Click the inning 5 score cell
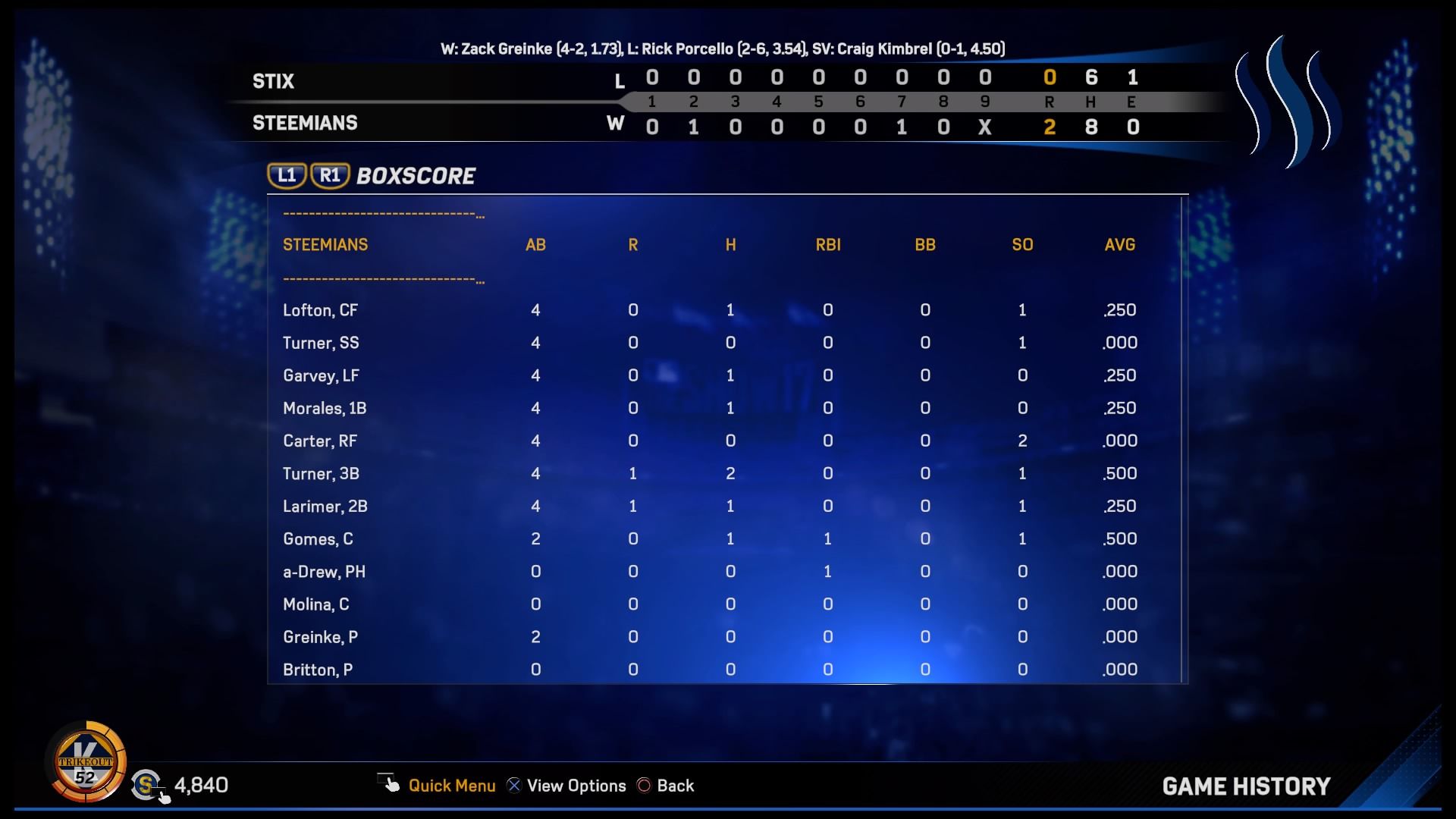Image resolution: width=1456 pixels, height=819 pixels. pyautogui.click(x=818, y=102)
